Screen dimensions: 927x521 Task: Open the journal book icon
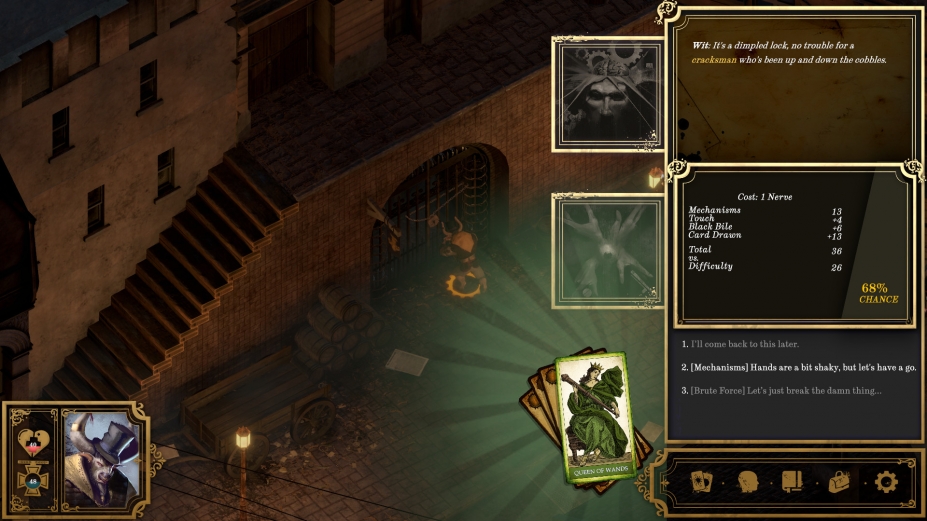pos(794,482)
